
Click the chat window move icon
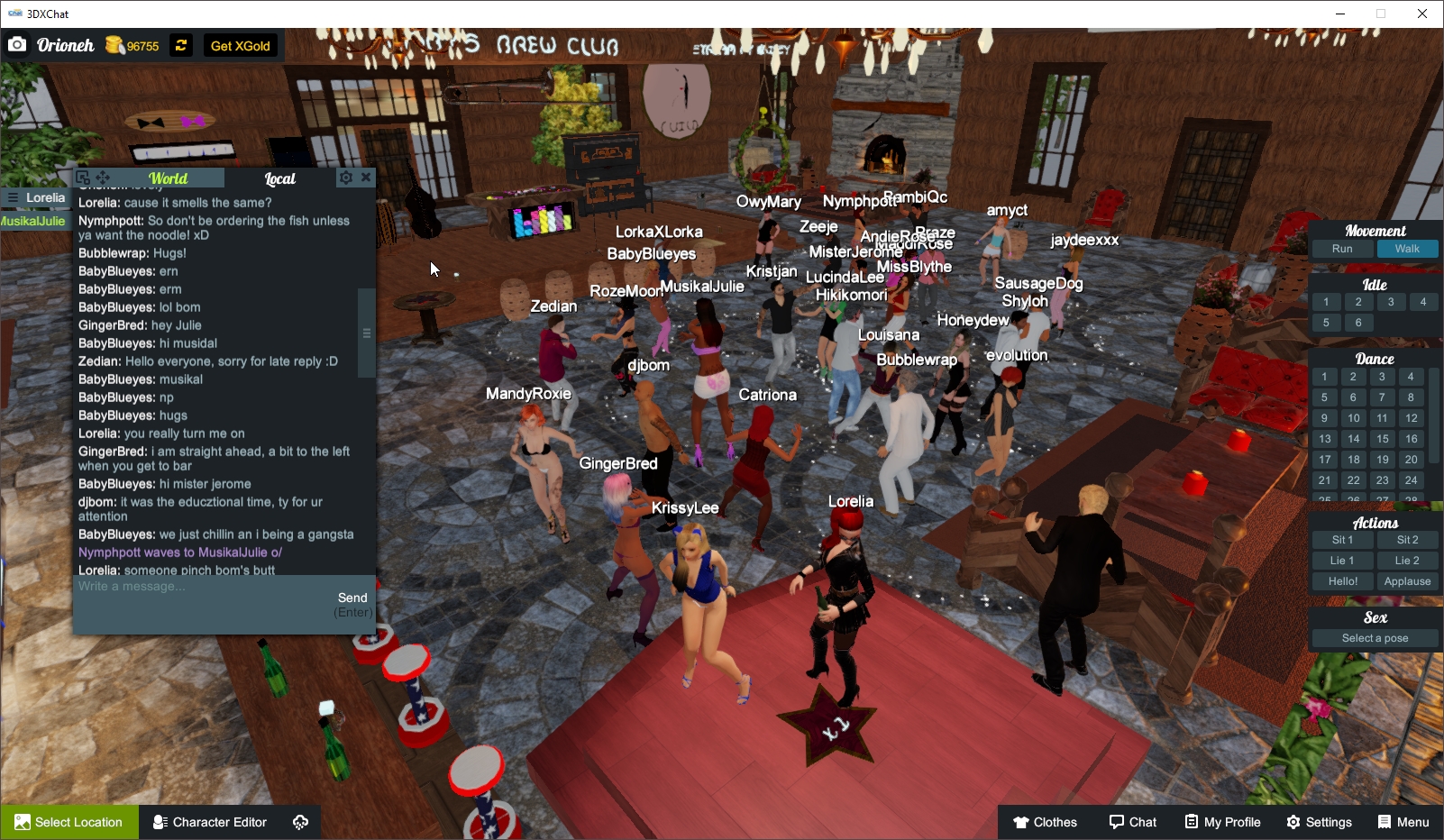click(104, 178)
